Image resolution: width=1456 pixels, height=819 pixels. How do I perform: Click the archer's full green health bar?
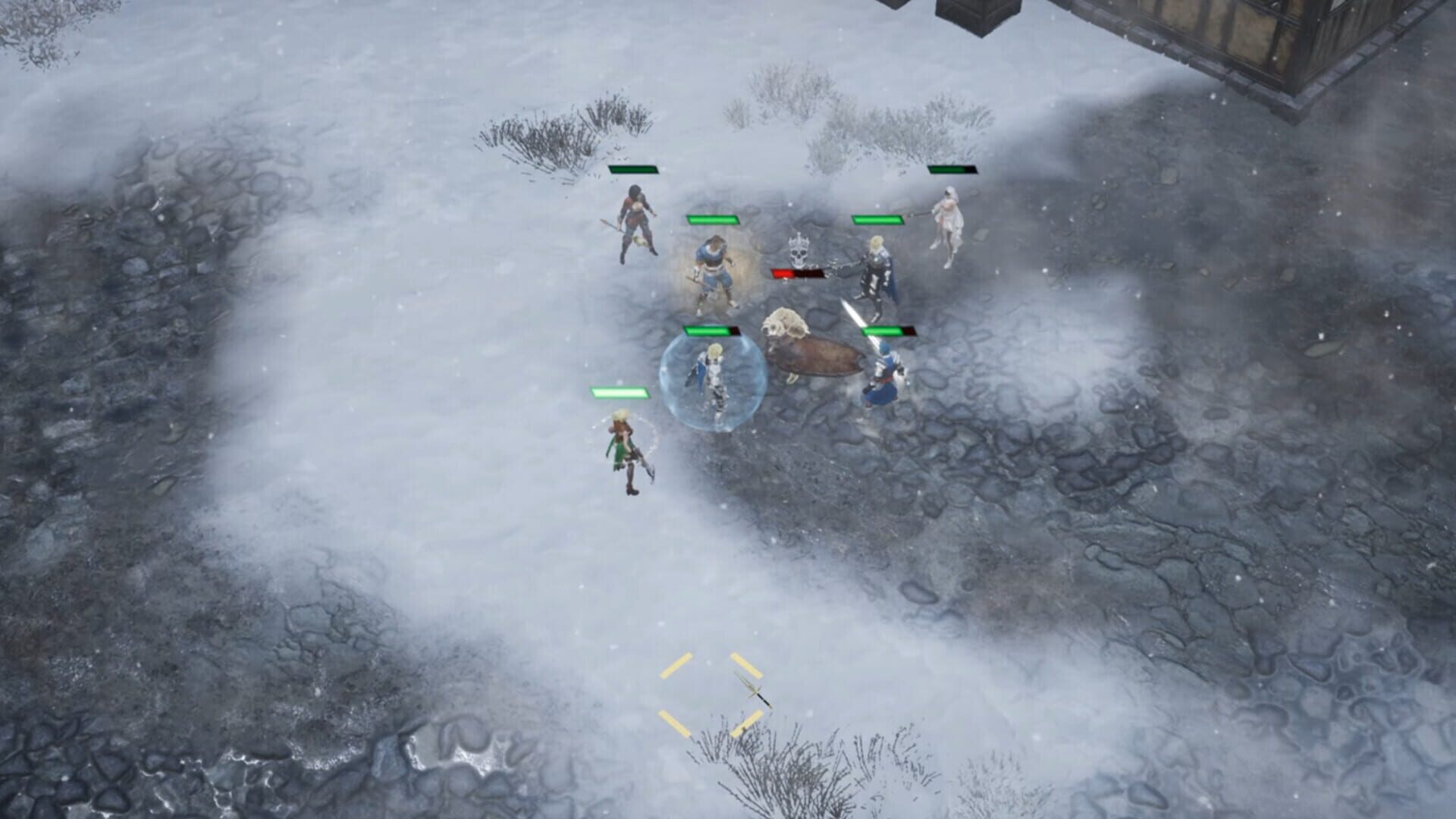click(618, 393)
